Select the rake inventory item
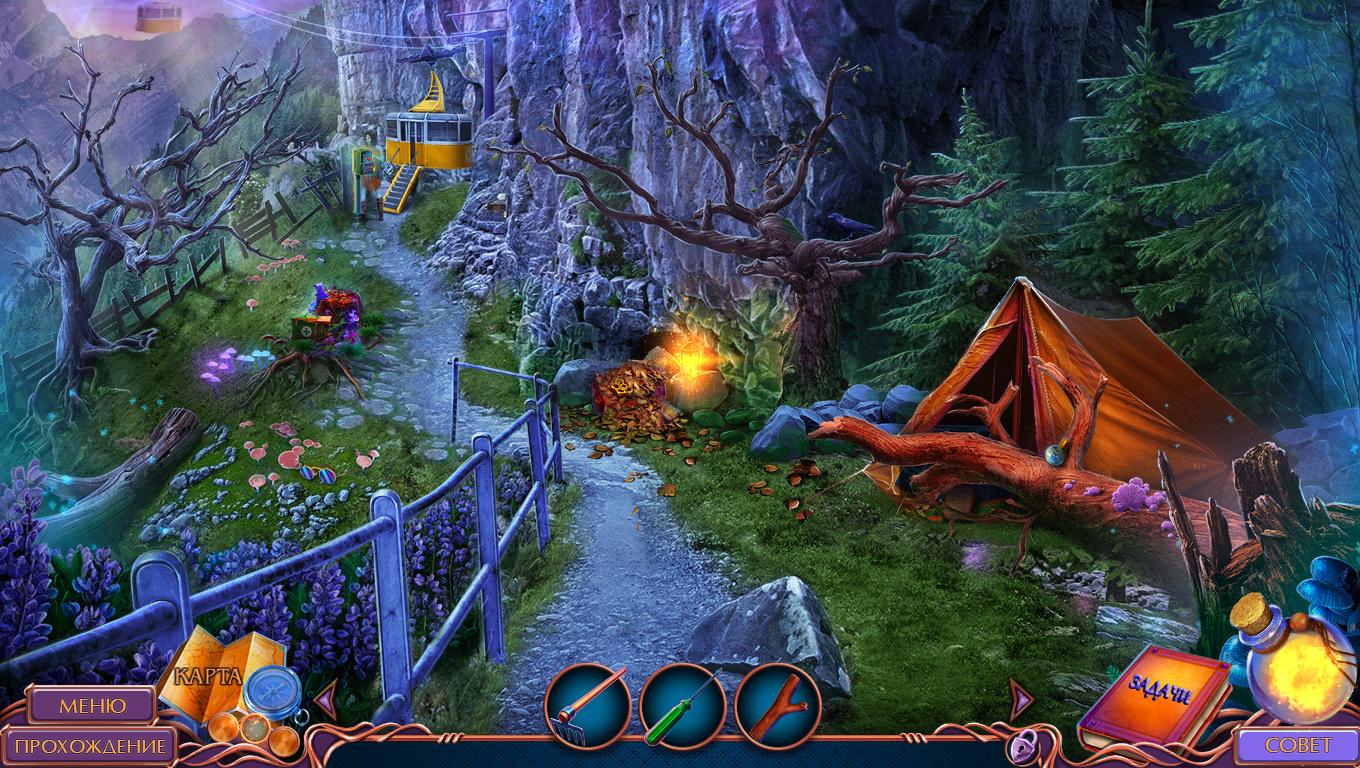Viewport: 1360px width, 768px height. point(587,707)
